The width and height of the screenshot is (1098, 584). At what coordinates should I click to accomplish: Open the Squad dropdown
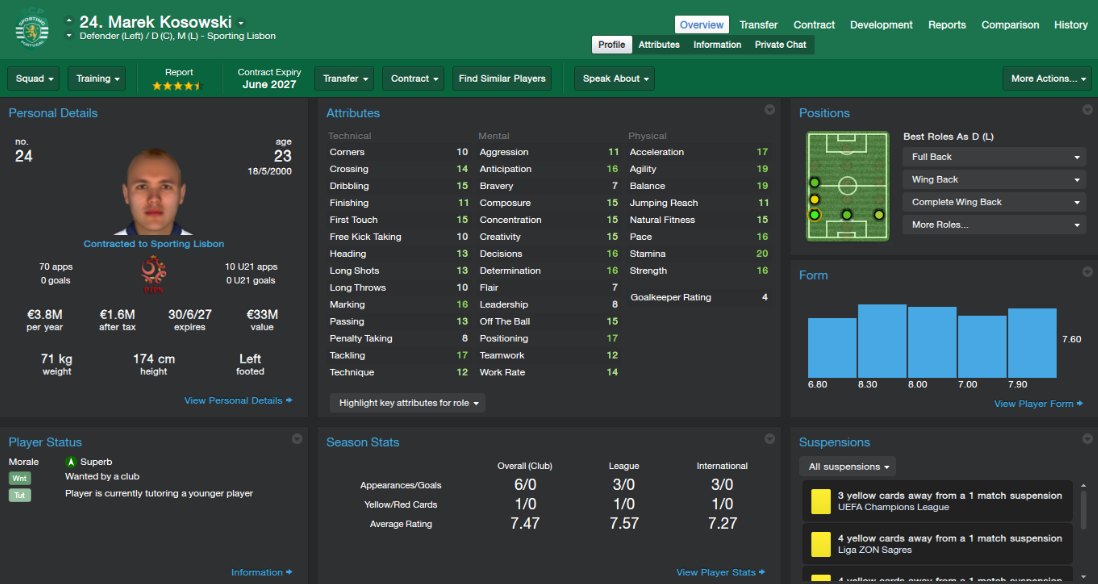pyautogui.click(x=34, y=79)
